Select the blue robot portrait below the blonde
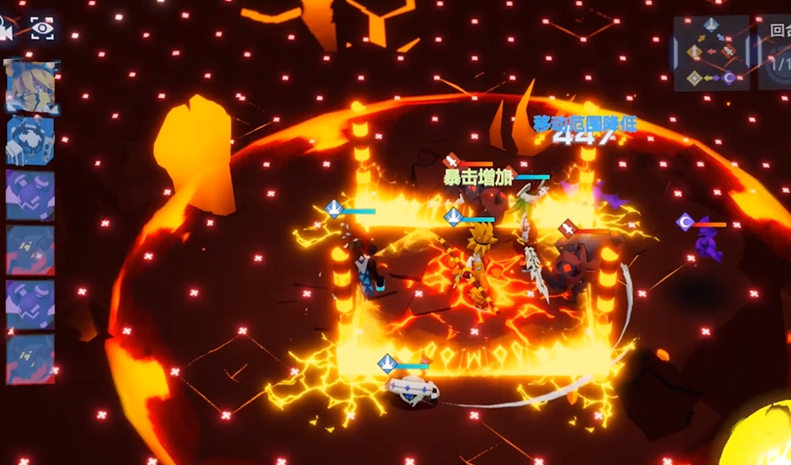This screenshot has width=791, height=465. [31, 141]
